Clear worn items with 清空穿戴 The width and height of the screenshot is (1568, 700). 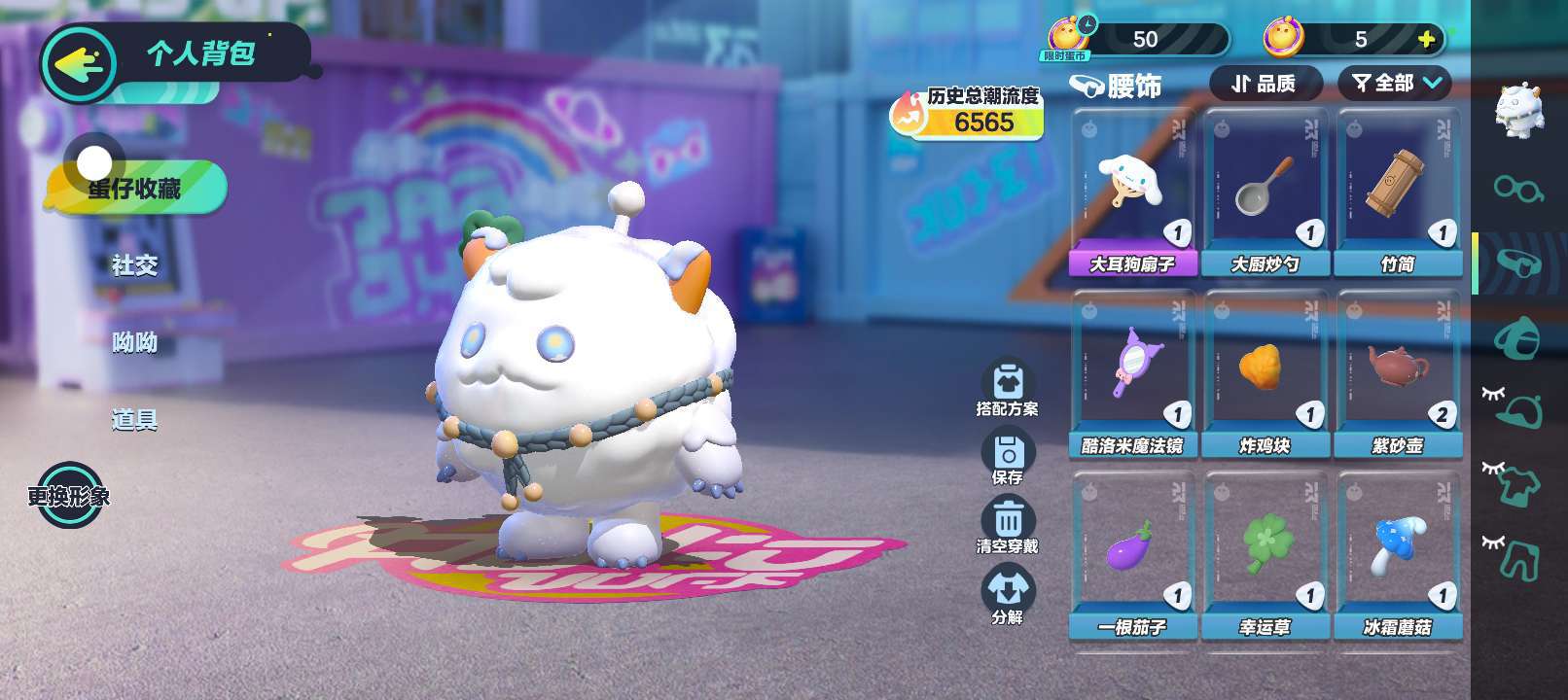click(x=1008, y=525)
